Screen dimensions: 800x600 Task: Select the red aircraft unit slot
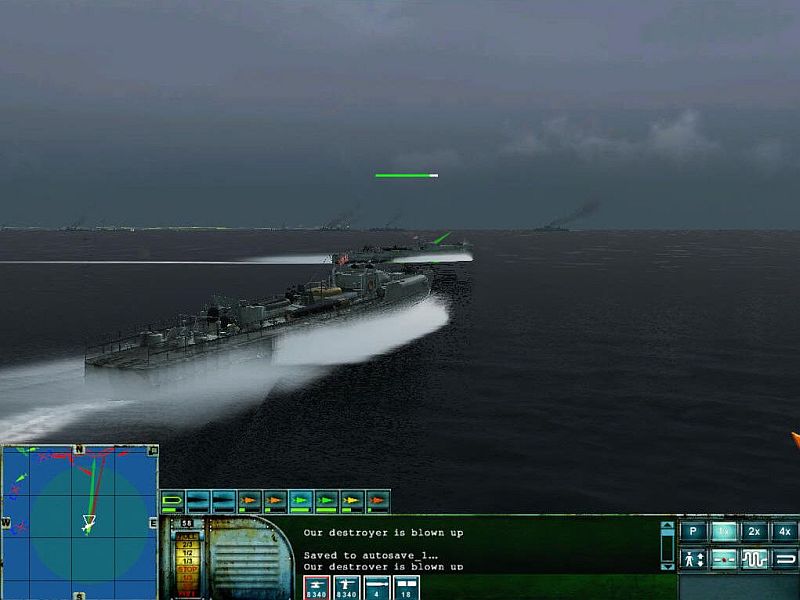click(378, 501)
